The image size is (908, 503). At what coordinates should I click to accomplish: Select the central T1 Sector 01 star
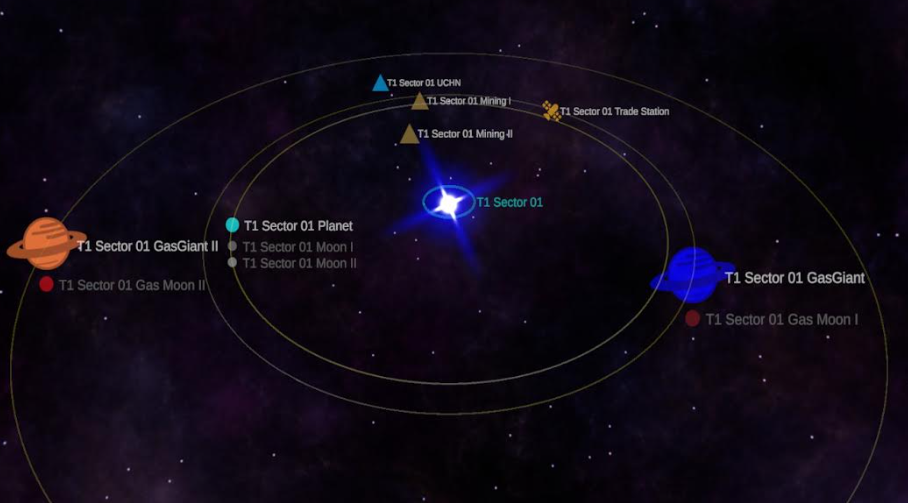(x=448, y=203)
